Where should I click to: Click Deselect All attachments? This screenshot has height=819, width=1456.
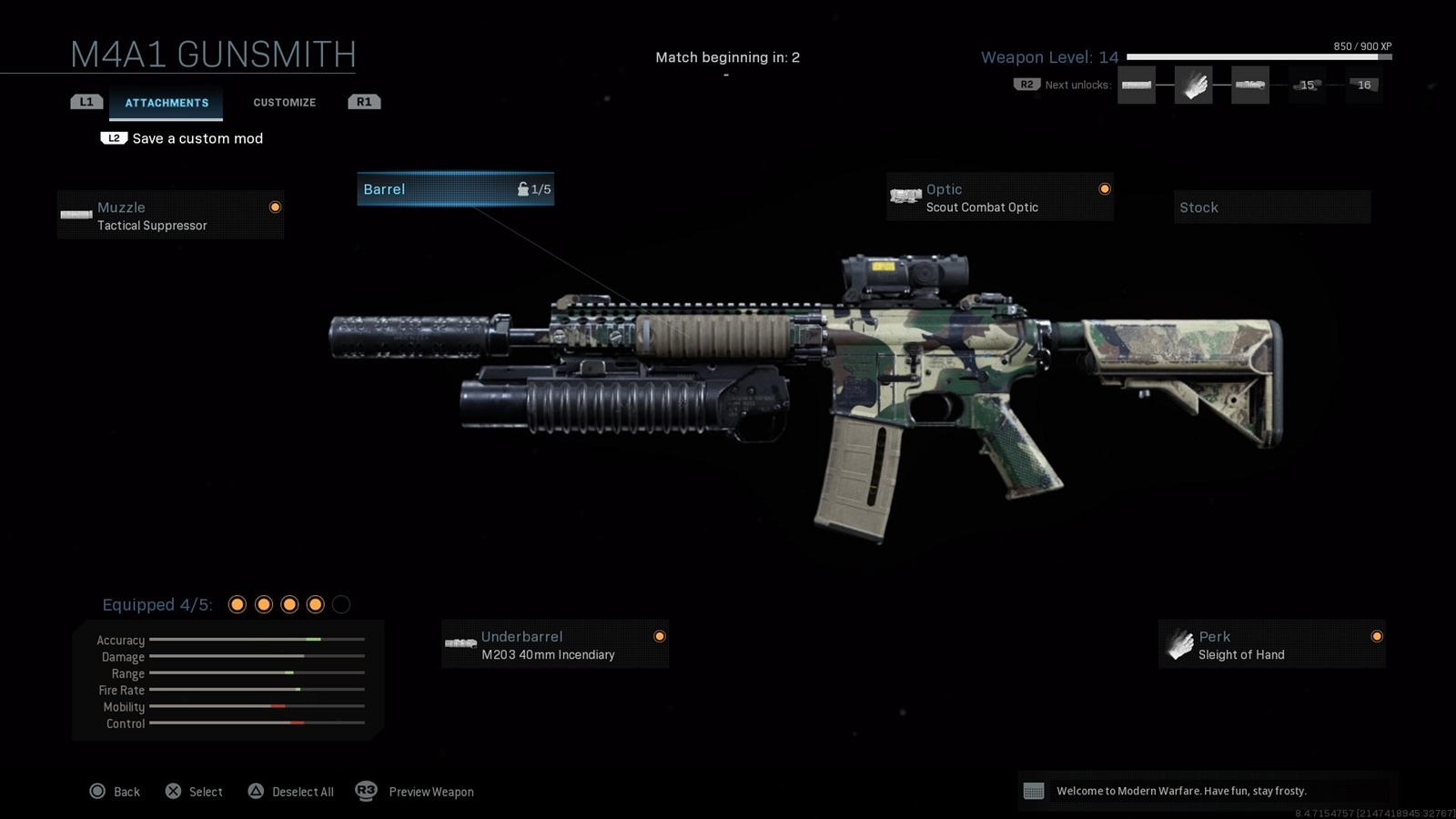(302, 792)
